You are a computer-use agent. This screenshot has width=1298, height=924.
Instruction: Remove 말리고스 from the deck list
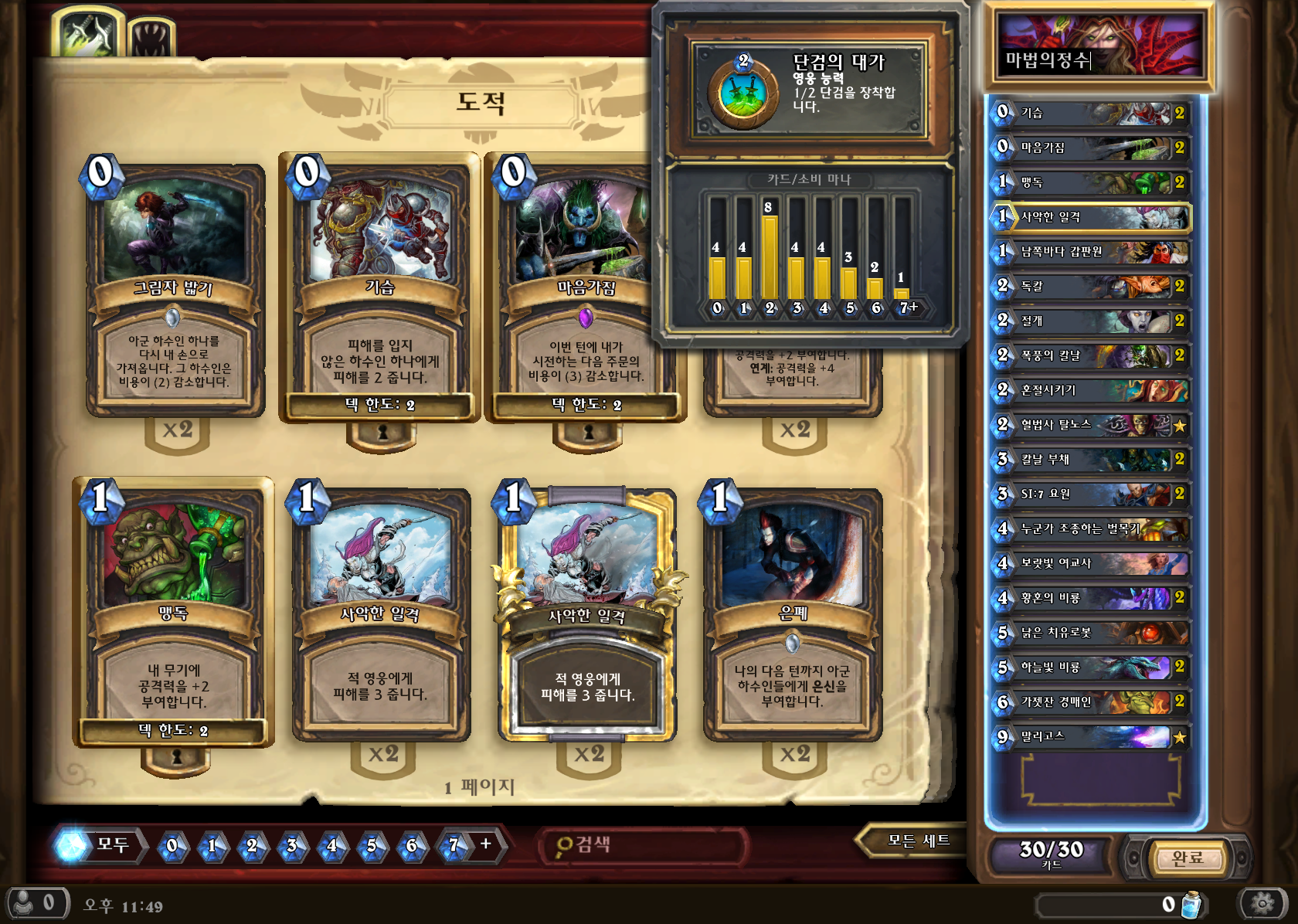coord(1091,736)
